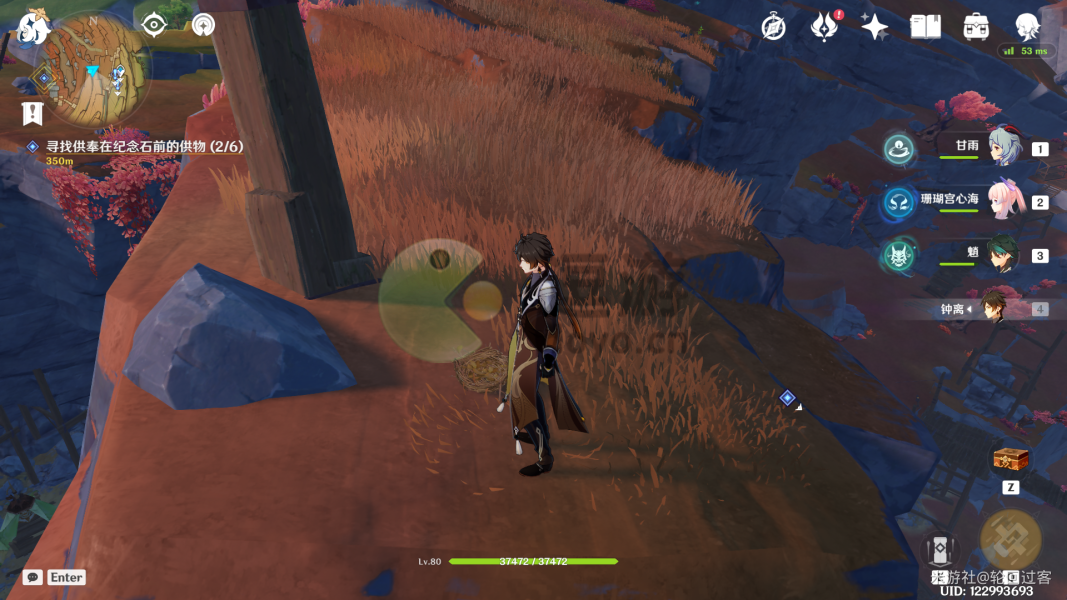Open the Adventurer Handbook book icon
The image size is (1067, 600).
[925, 27]
